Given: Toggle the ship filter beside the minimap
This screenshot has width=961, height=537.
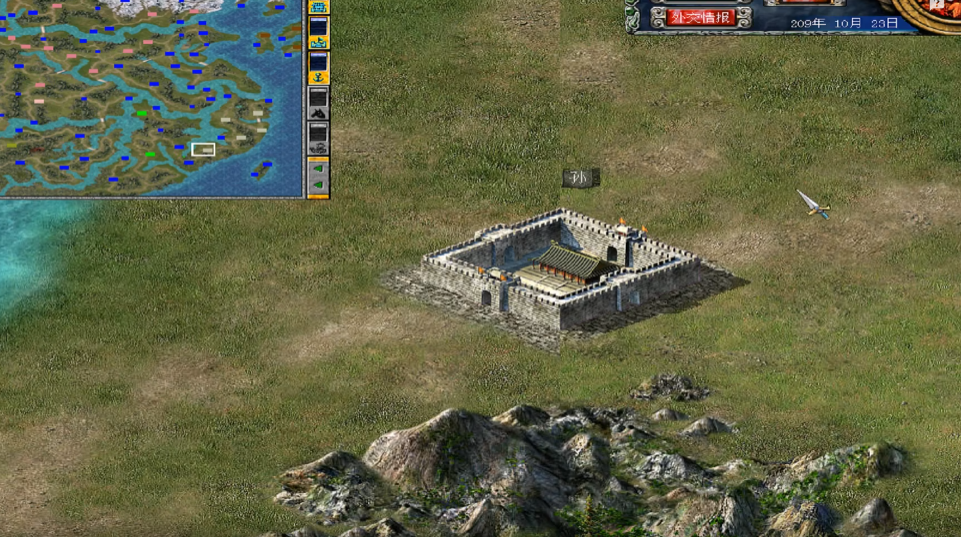Looking at the screenshot, I should [x=319, y=42].
